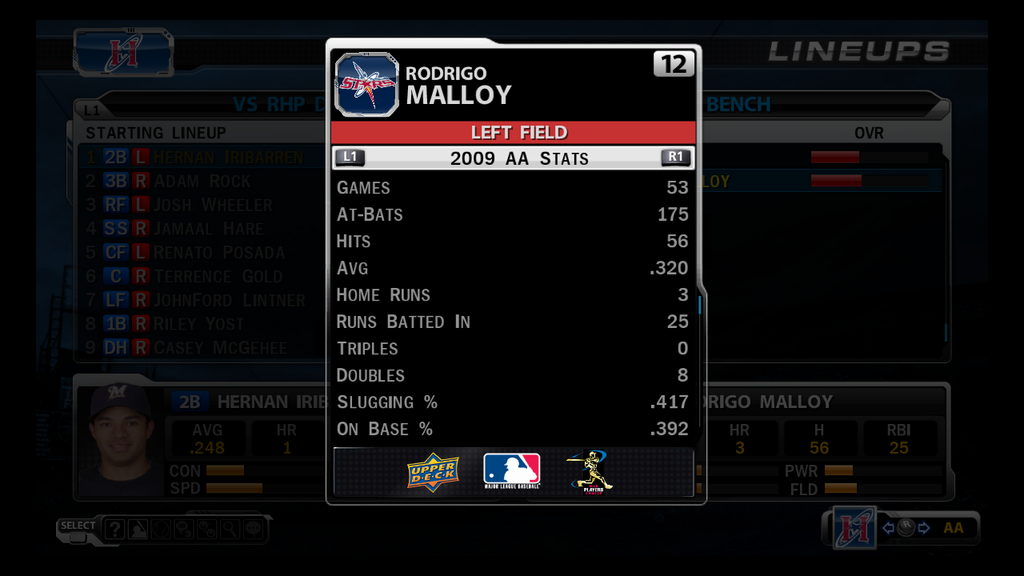Click the Left Field position banner
The image size is (1024, 576).
(x=513, y=133)
